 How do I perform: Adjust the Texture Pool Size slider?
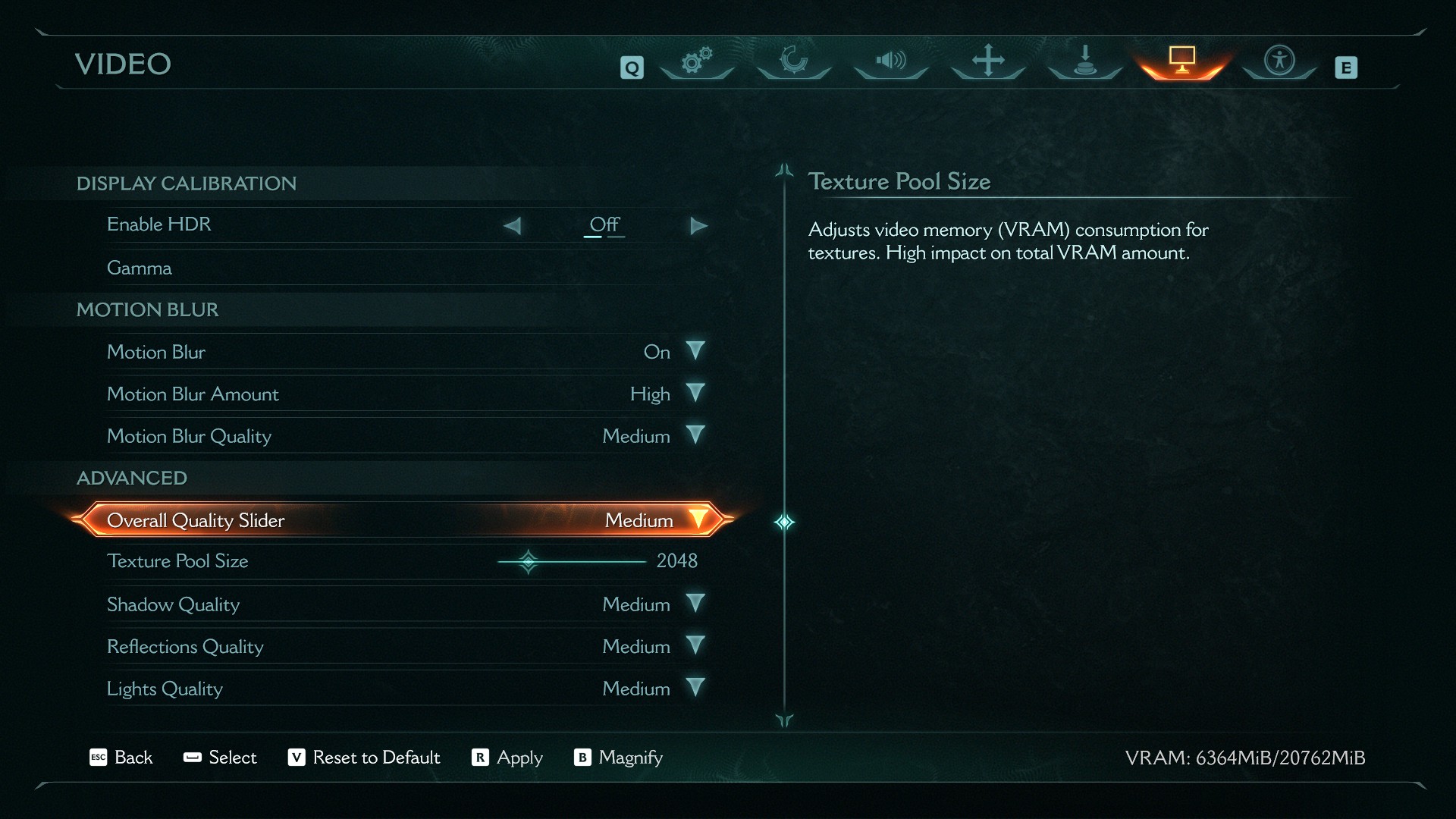(529, 562)
